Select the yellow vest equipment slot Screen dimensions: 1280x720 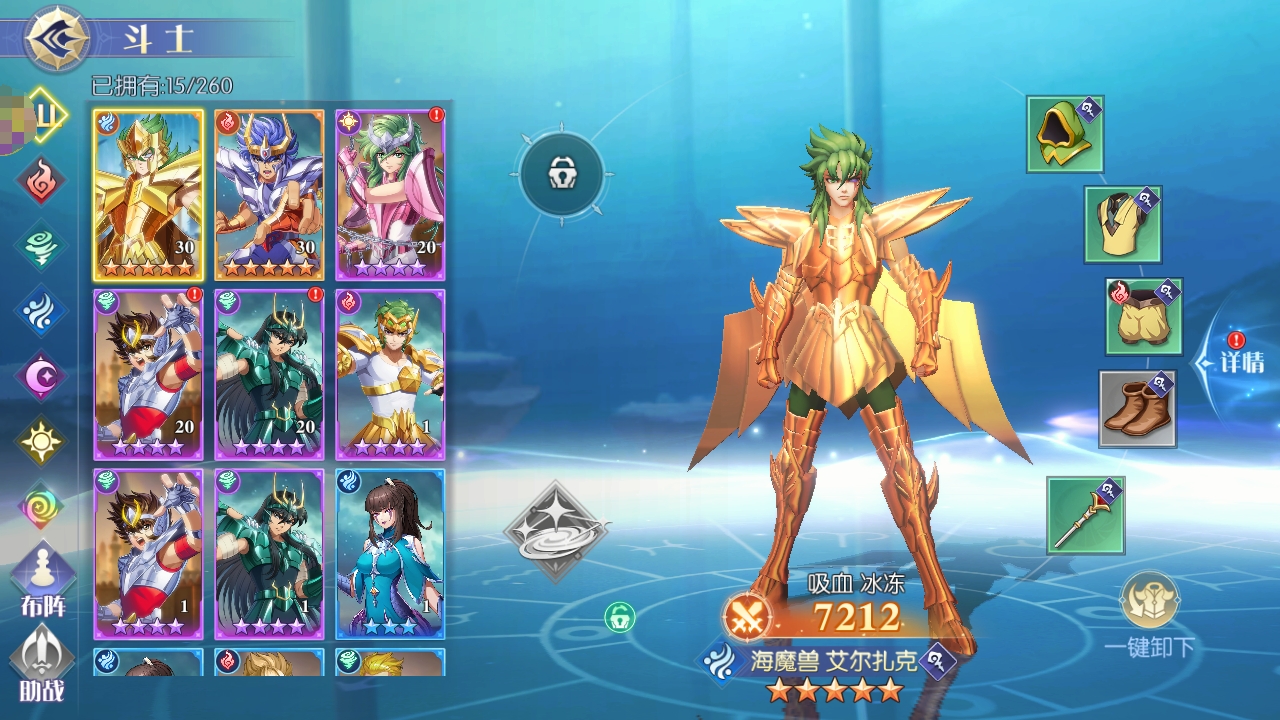pyautogui.click(x=1122, y=224)
